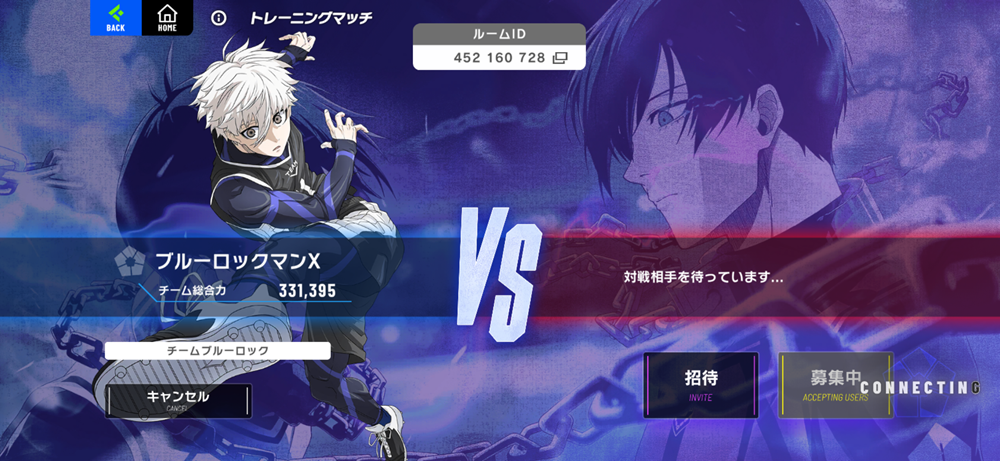Select the チームブルーロック team bar
Viewport: 1000px width, 461px height.
coord(217,351)
